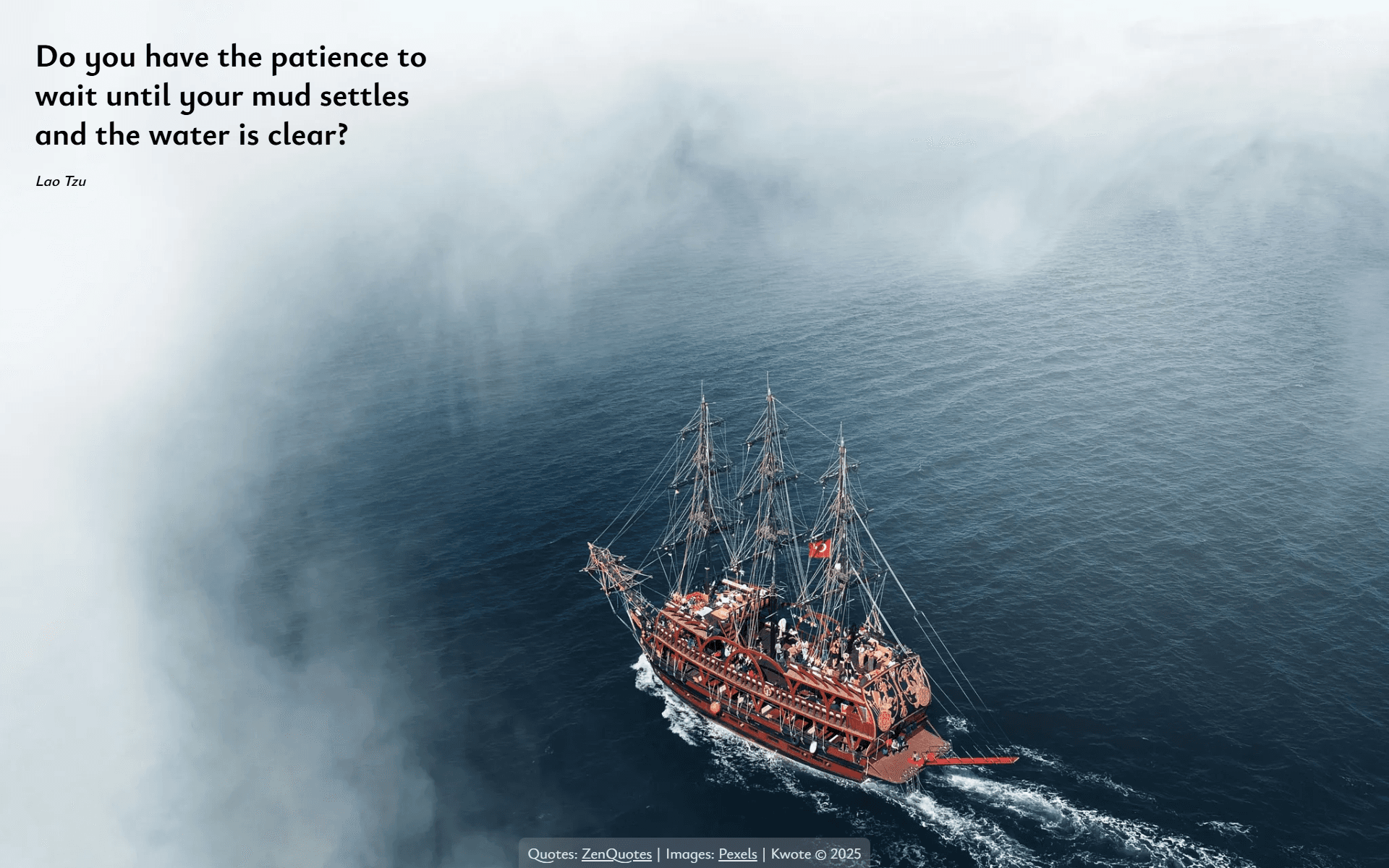This screenshot has height=868, width=1389.
Task: Open the ZenQuotes link
Action: pos(616,854)
